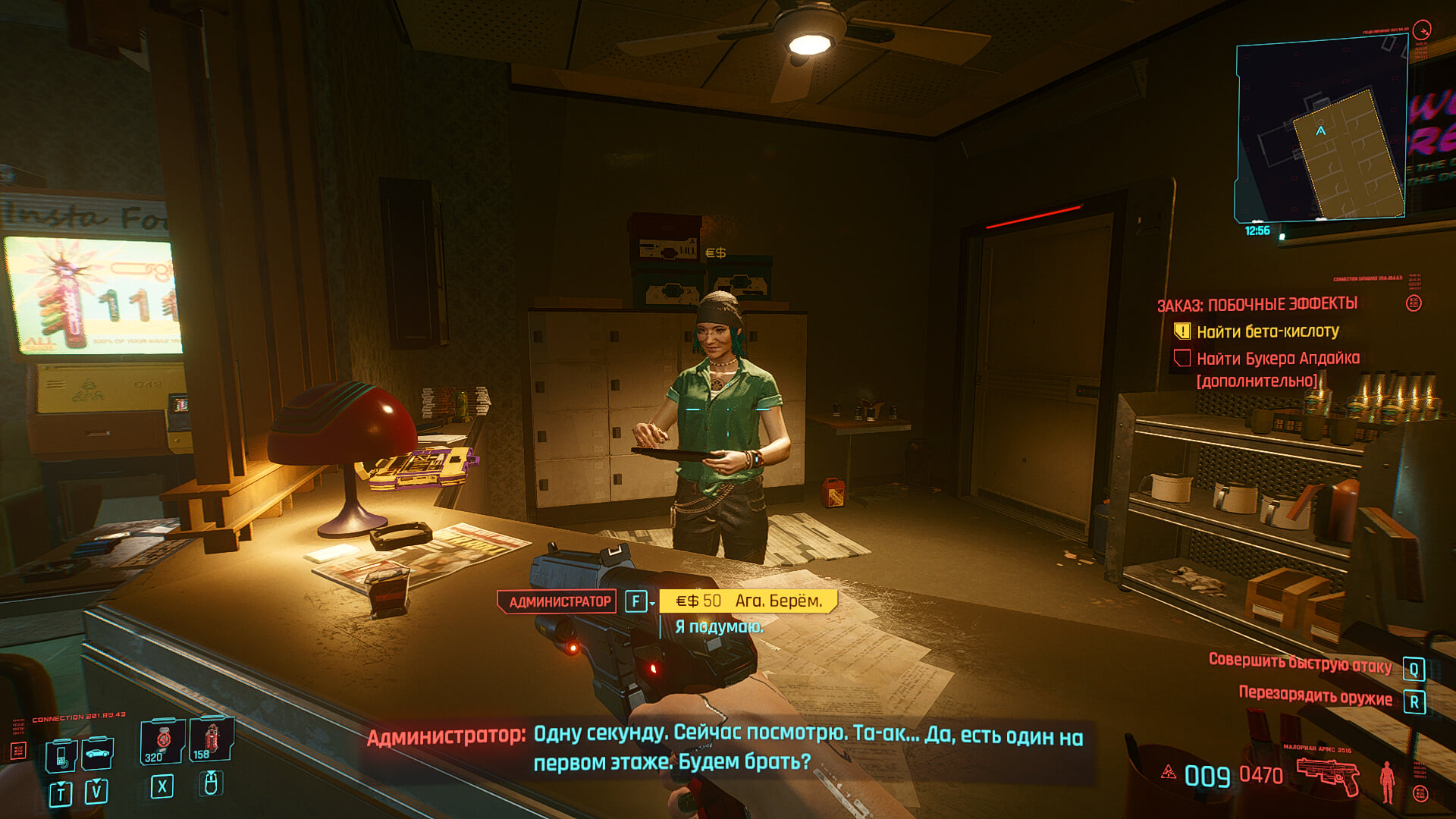Select the quest title "Заказ: Побочные эффекты"
This screenshot has width=1456, height=819.
1257,305
